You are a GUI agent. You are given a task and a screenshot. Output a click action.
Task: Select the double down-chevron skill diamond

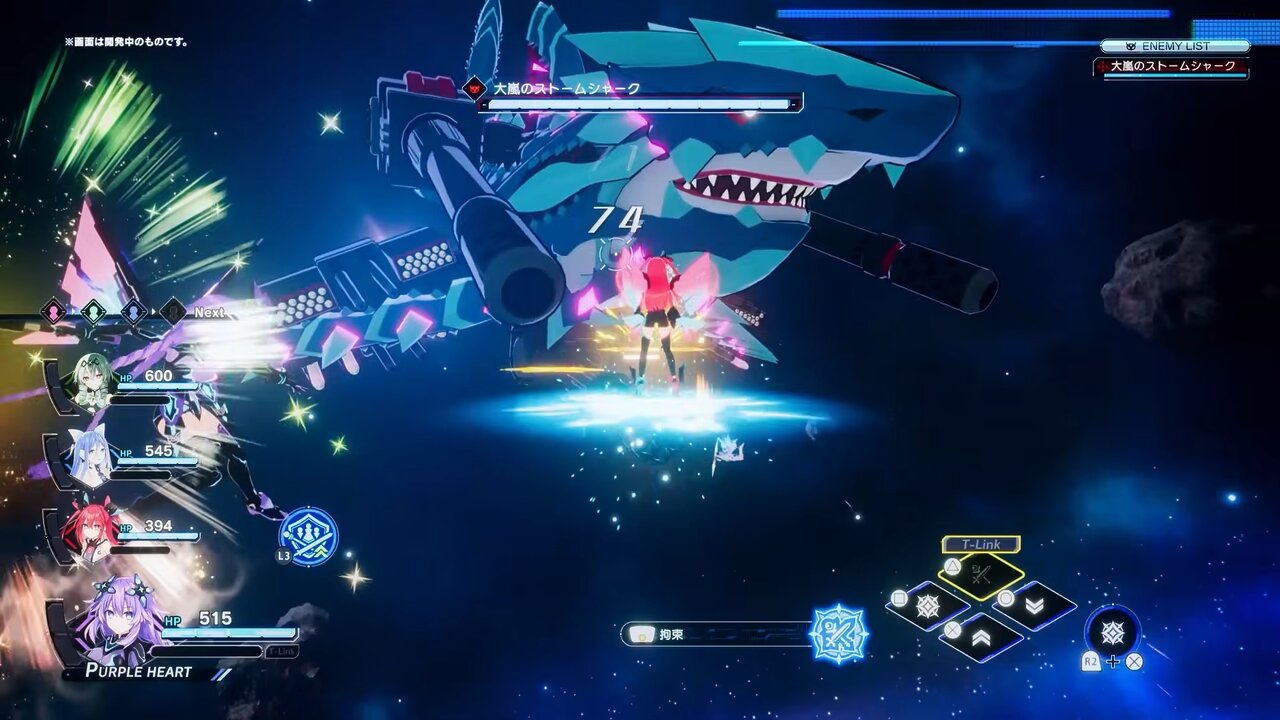[x=1034, y=606]
